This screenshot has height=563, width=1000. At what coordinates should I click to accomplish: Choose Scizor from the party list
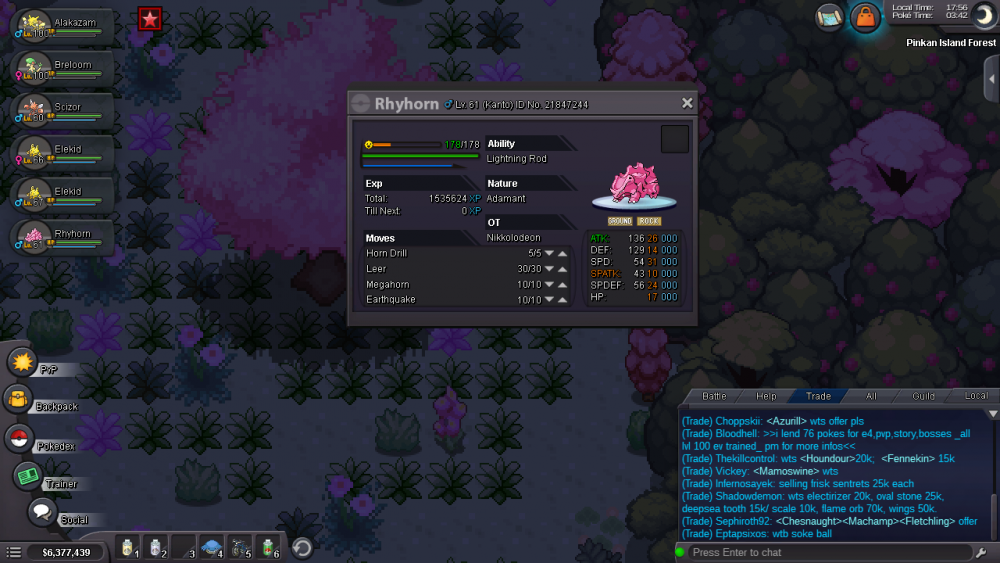[x=60, y=111]
